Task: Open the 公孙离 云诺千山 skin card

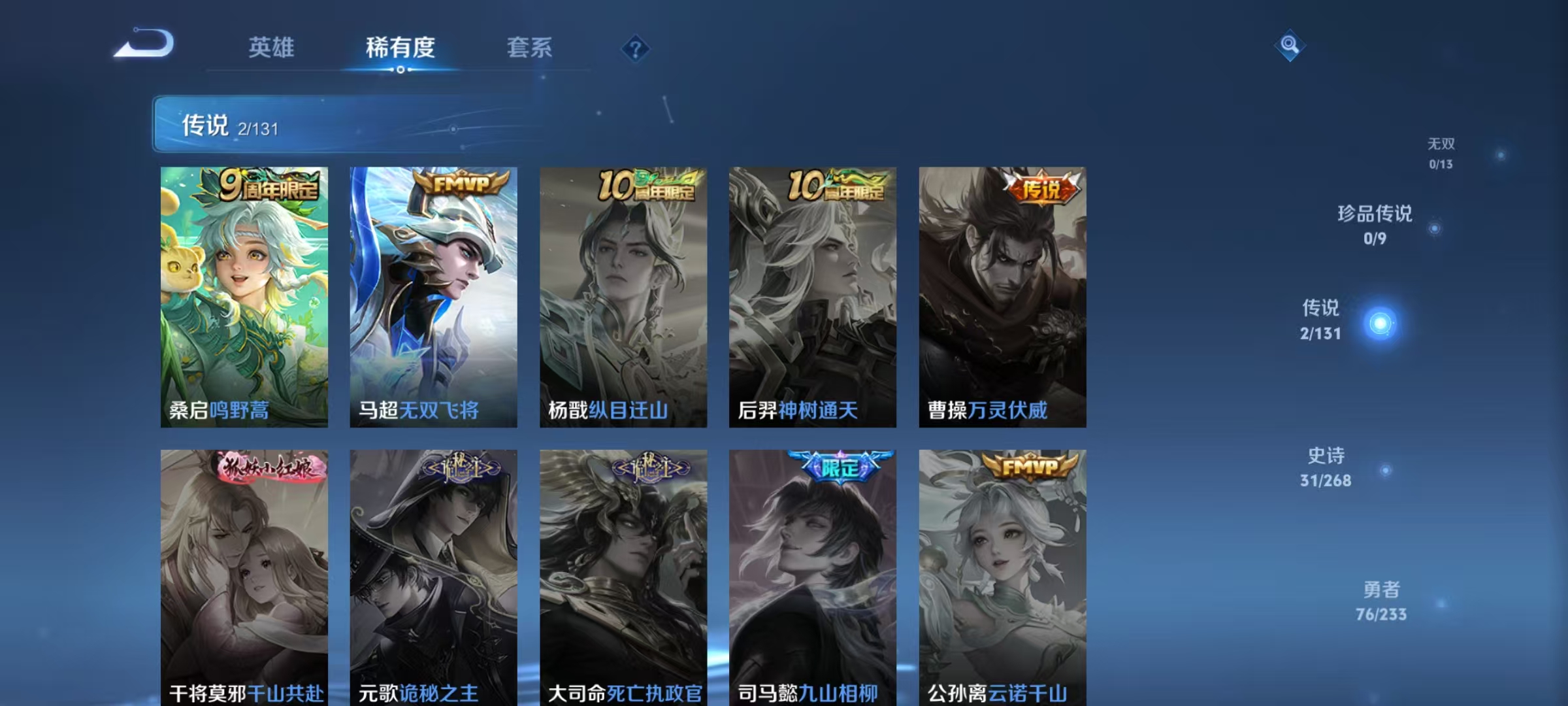Action: pyautogui.click(x=1004, y=575)
